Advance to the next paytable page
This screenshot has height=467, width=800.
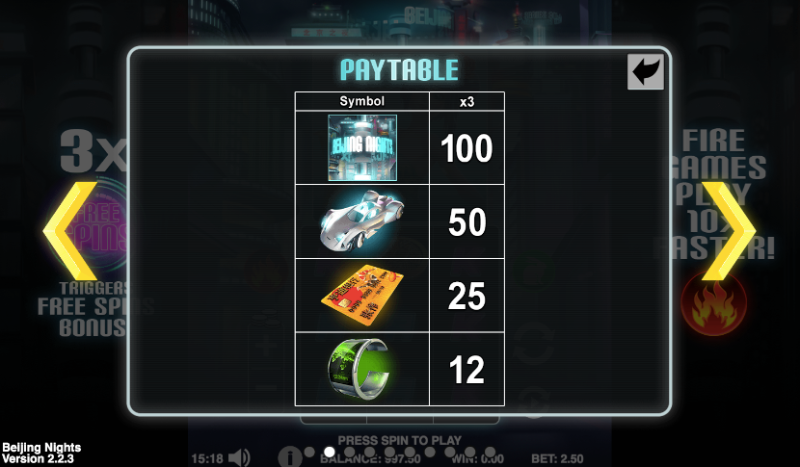pyautogui.click(x=728, y=231)
